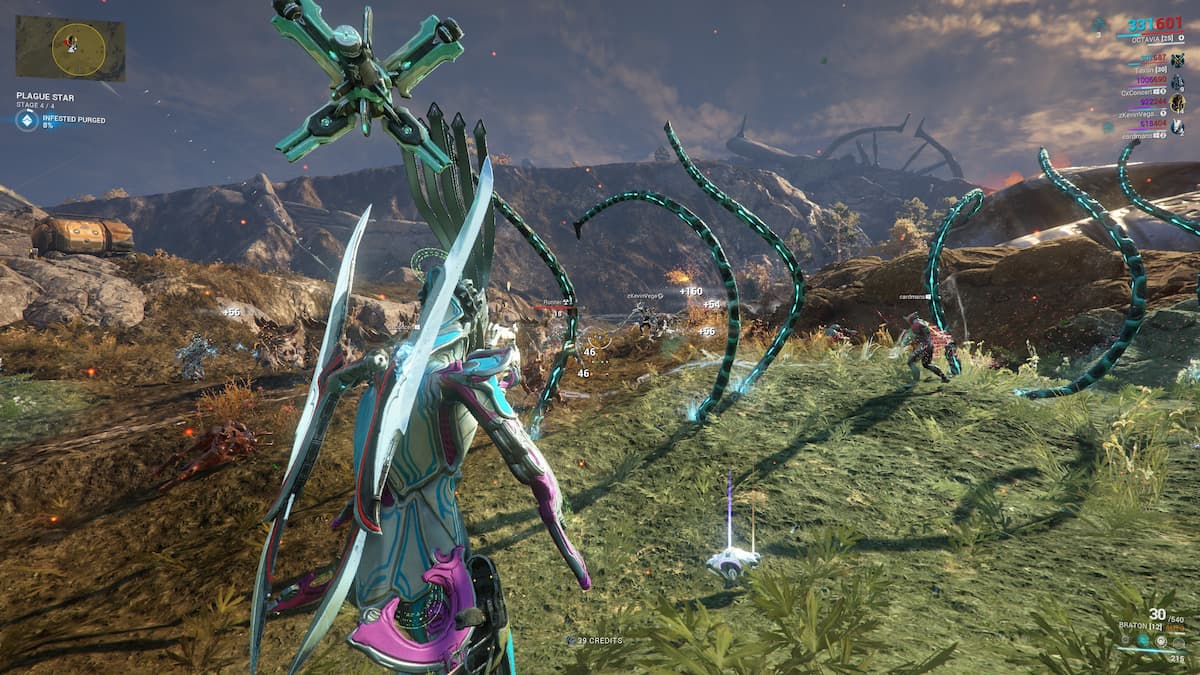Choose CxConcert's squad portrait

(1177, 81)
